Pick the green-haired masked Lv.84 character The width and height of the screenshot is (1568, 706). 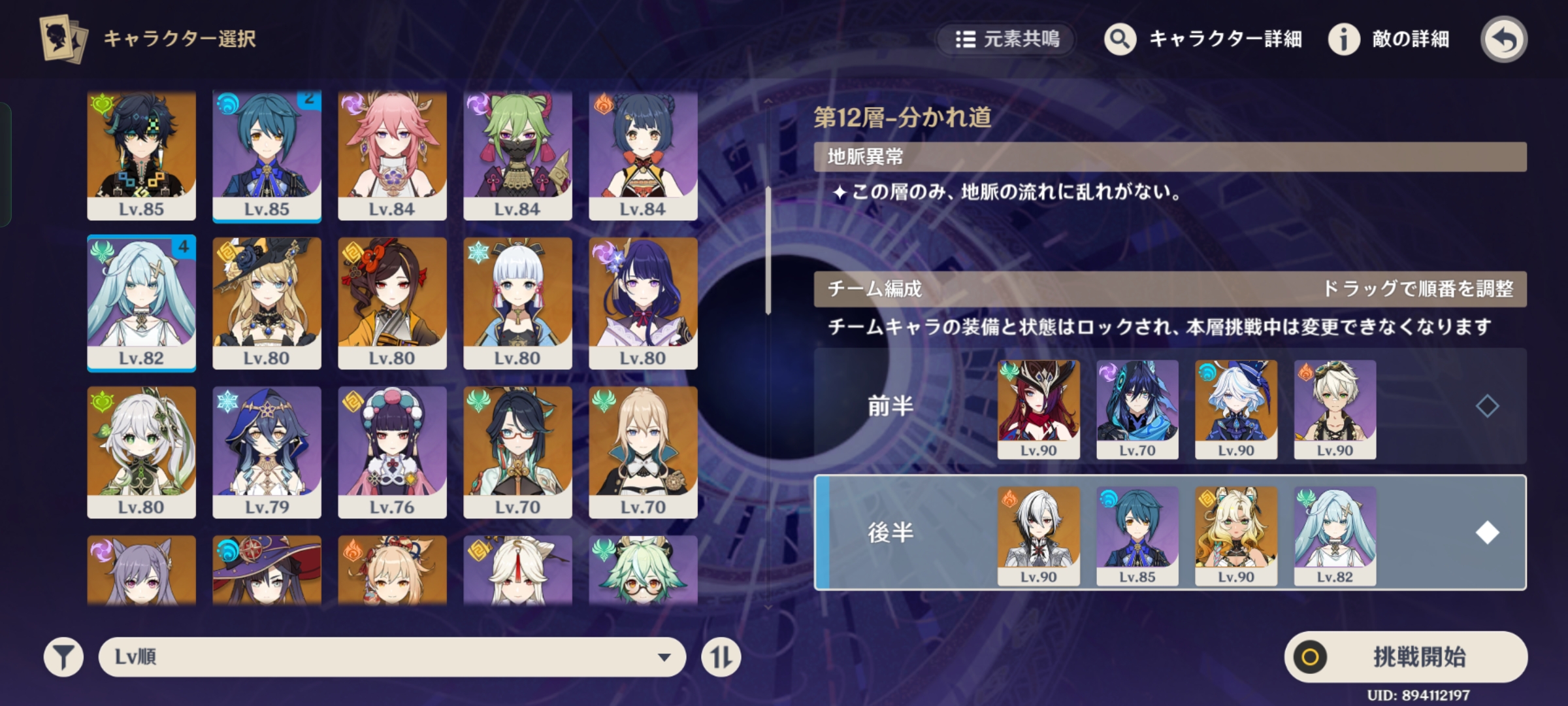click(x=517, y=154)
